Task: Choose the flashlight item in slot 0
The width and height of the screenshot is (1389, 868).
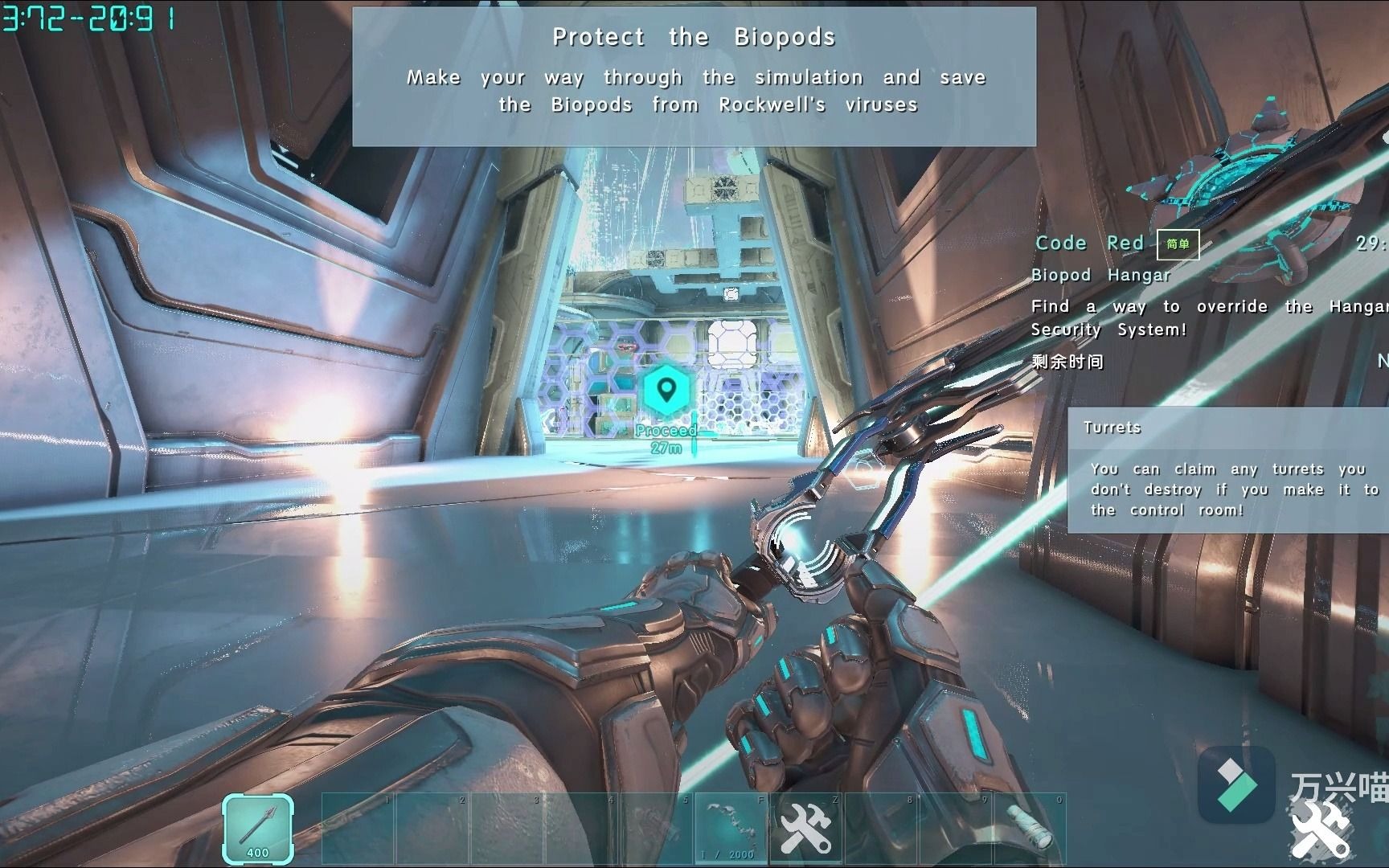Action: coord(1030,829)
